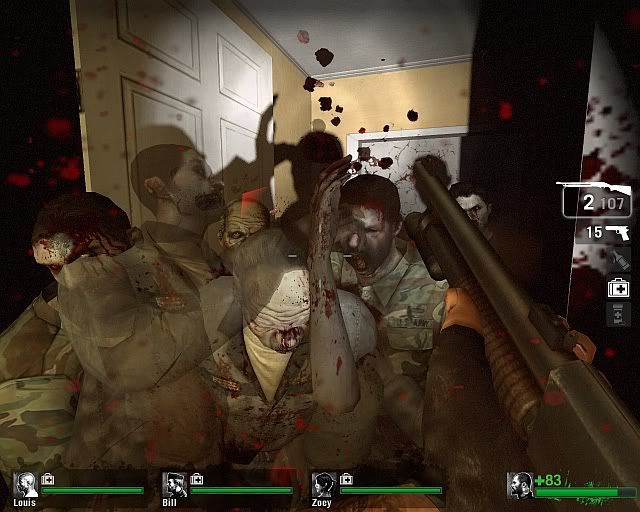Image resolution: width=640 pixels, height=512 pixels.
Task: Click Louis's teammate portrait
Action: coord(26,485)
